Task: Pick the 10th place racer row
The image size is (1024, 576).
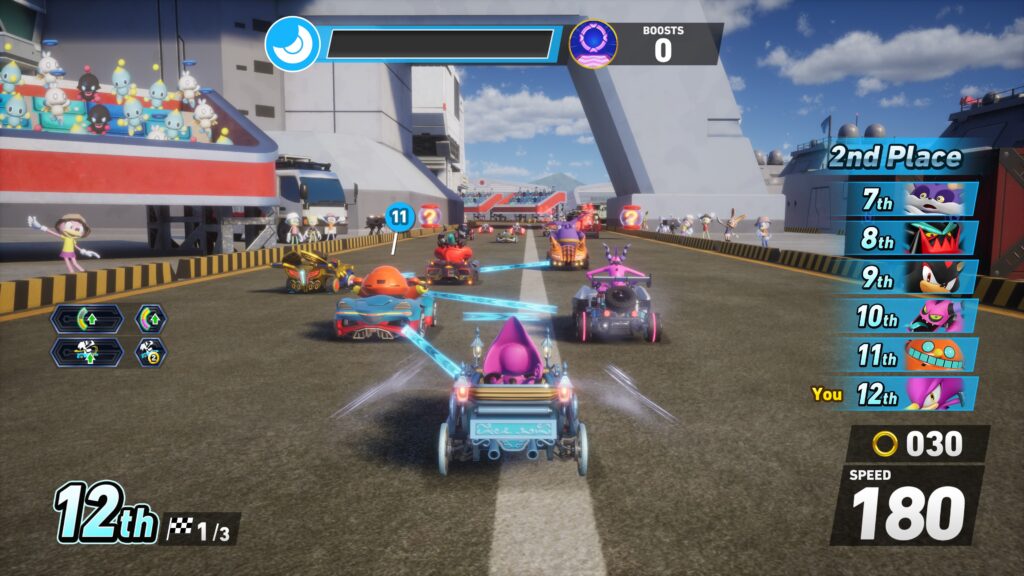Action: pos(912,316)
